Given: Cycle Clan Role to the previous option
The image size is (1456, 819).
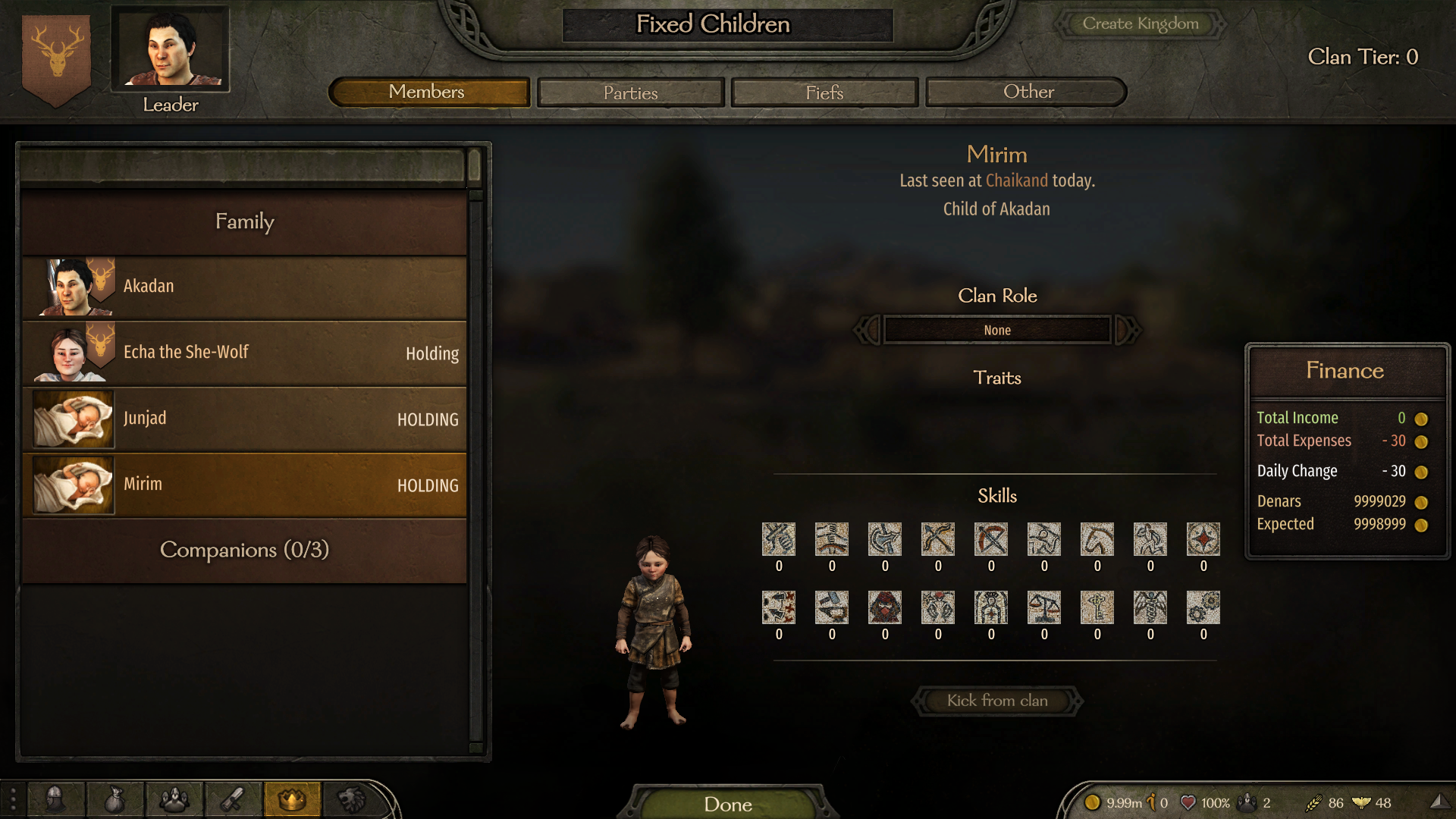Looking at the screenshot, I should [x=867, y=330].
